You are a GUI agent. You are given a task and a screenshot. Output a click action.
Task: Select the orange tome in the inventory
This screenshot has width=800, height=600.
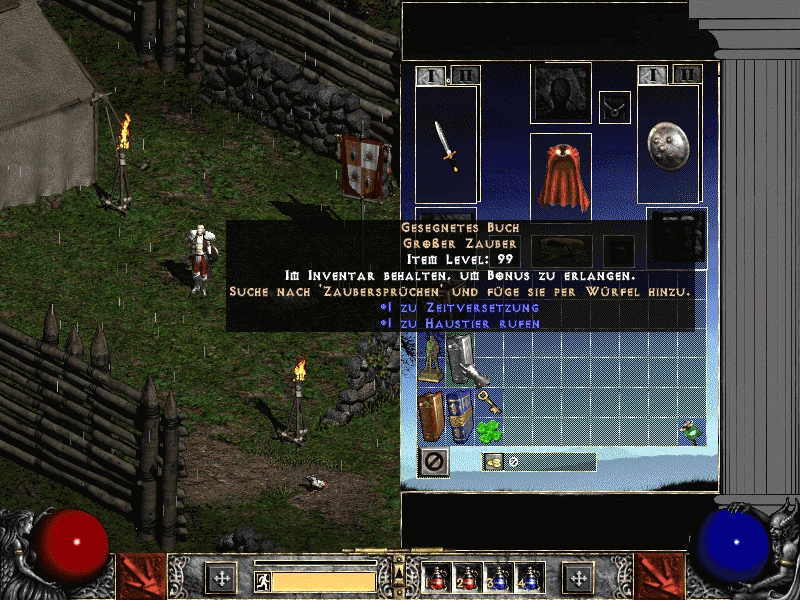(431, 416)
